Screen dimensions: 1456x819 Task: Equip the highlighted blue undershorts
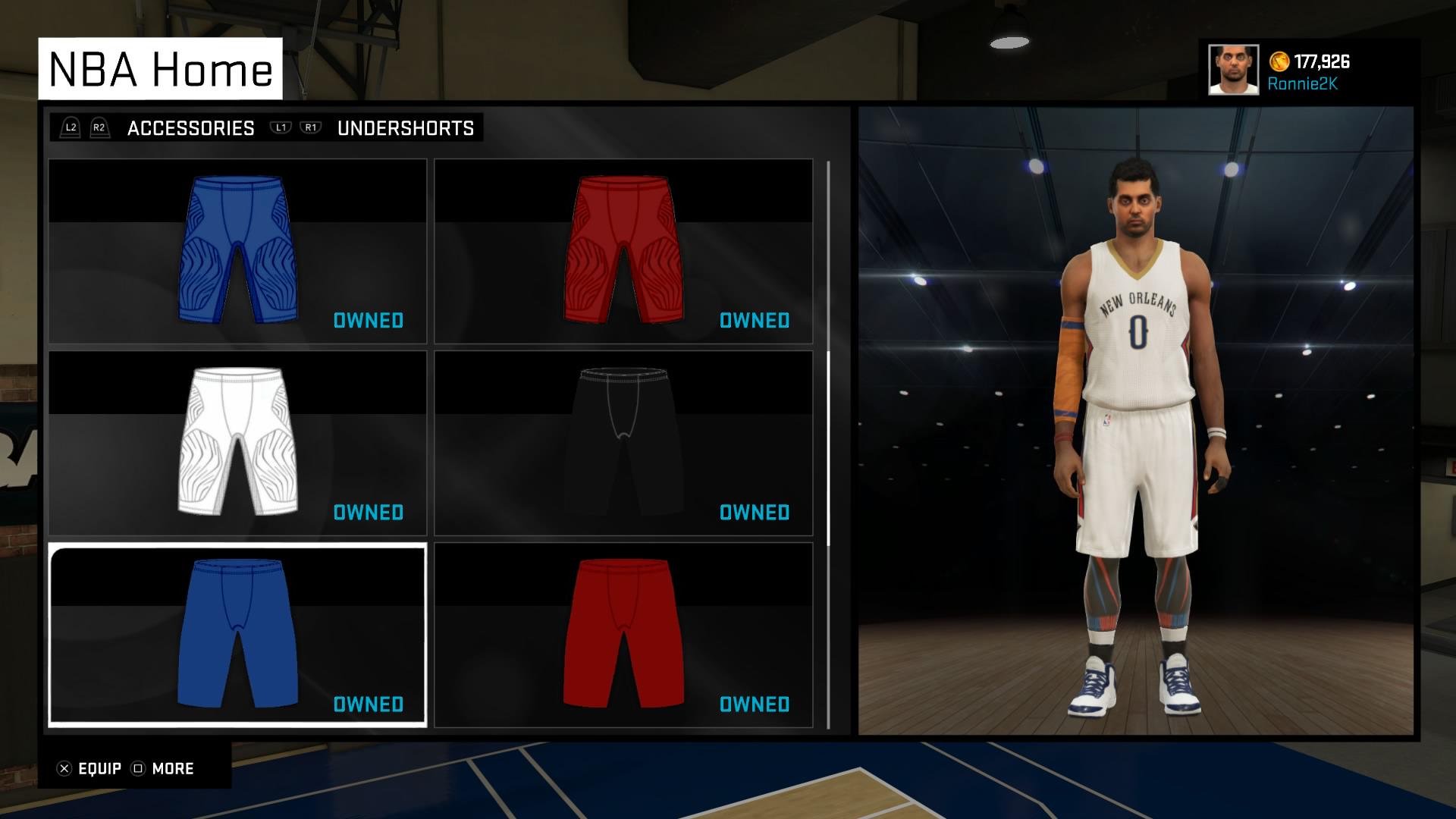[91, 768]
